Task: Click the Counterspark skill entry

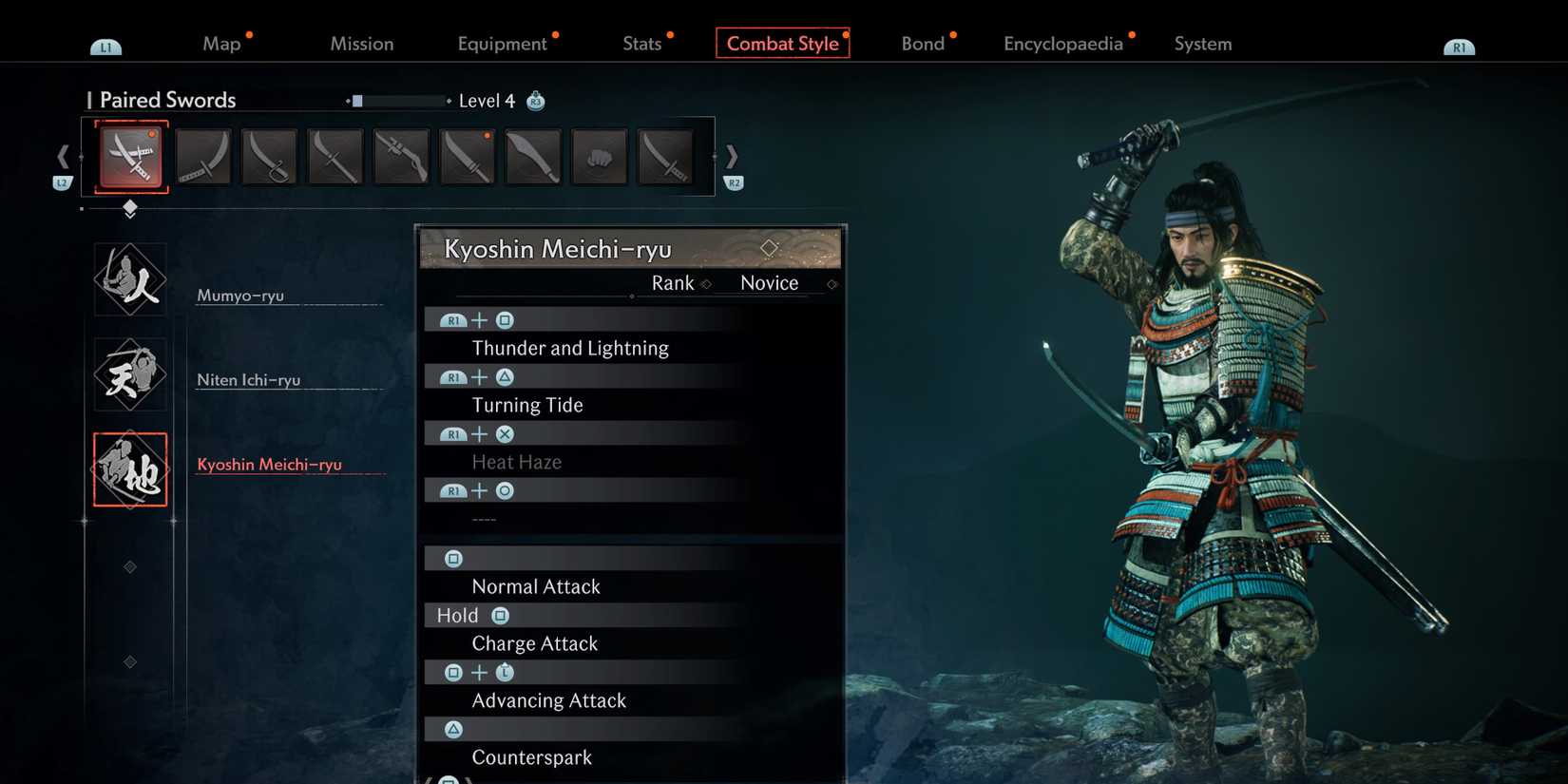Action: click(x=532, y=757)
